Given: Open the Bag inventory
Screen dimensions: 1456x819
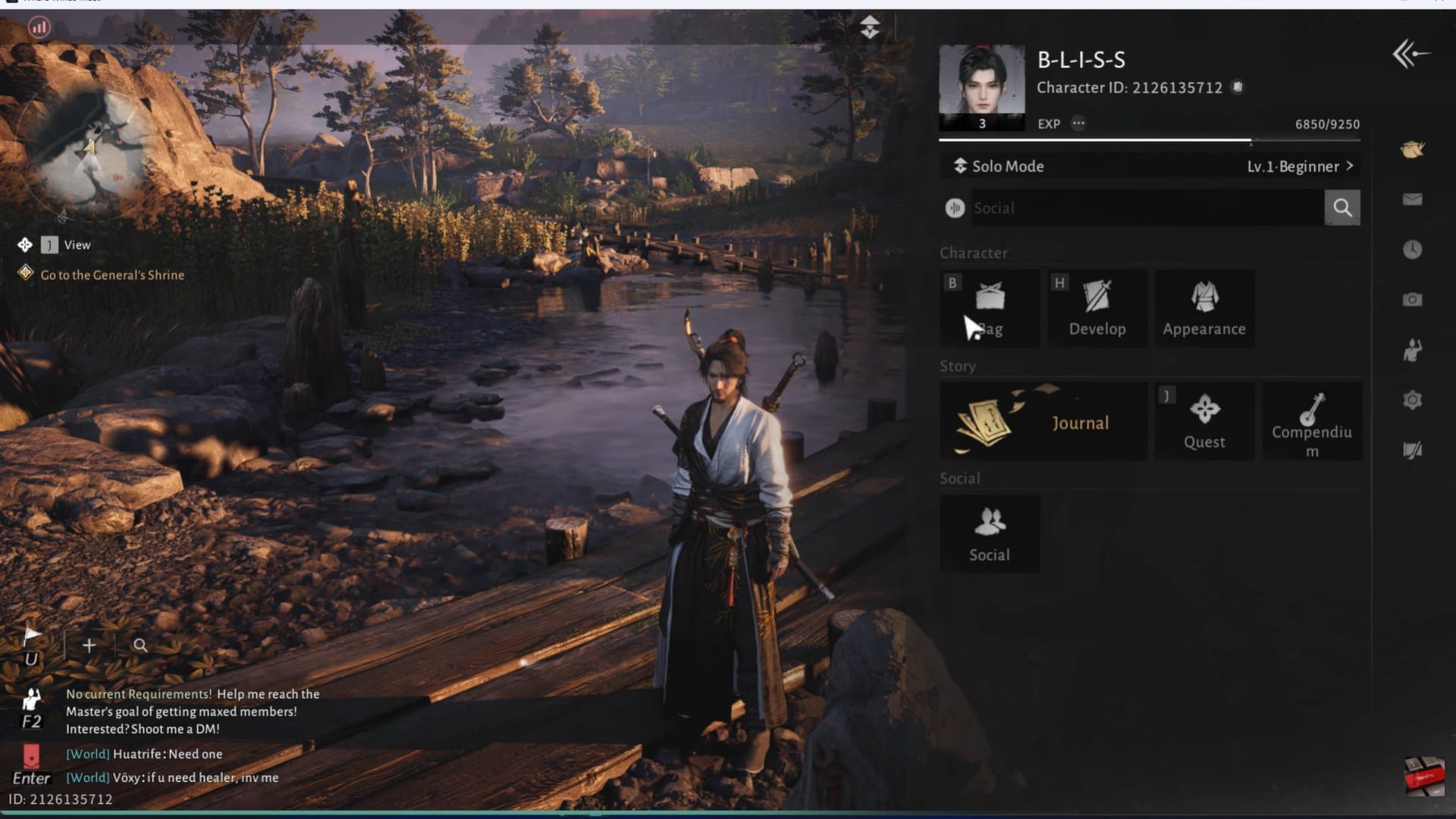Looking at the screenshot, I should 990,309.
